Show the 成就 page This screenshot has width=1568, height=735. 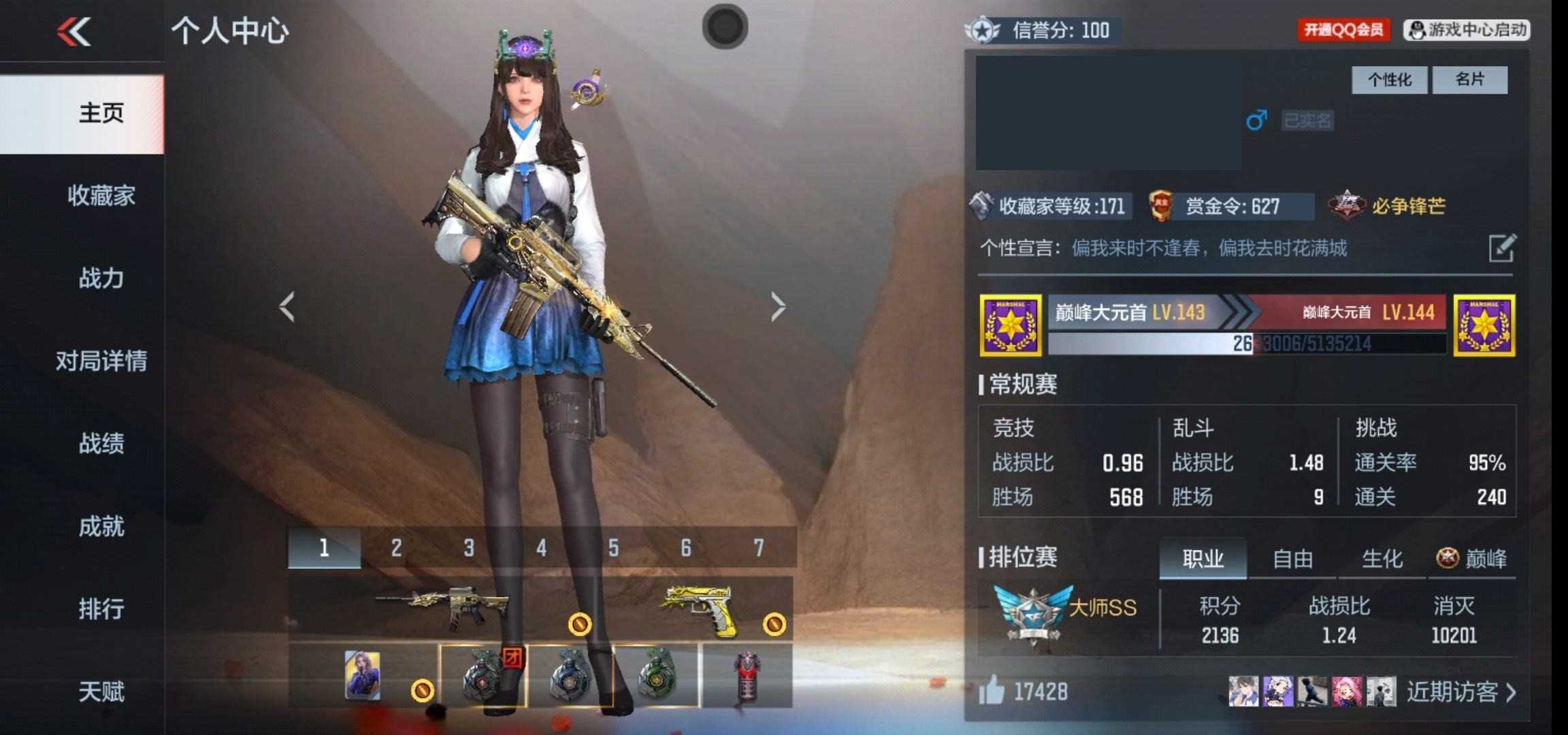(101, 526)
